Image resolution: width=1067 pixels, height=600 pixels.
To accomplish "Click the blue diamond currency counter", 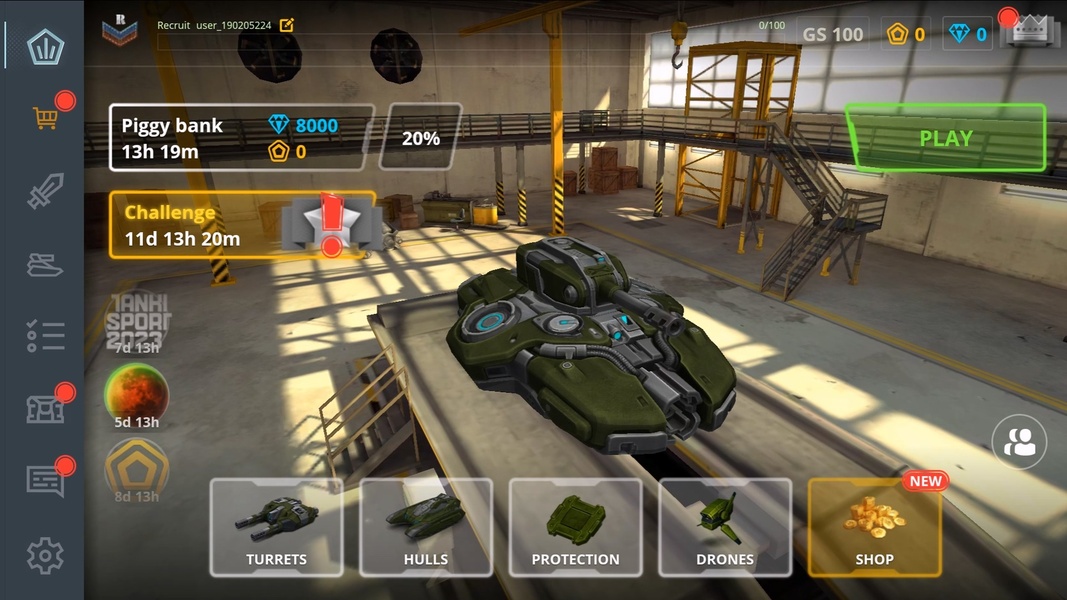I will click(967, 34).
